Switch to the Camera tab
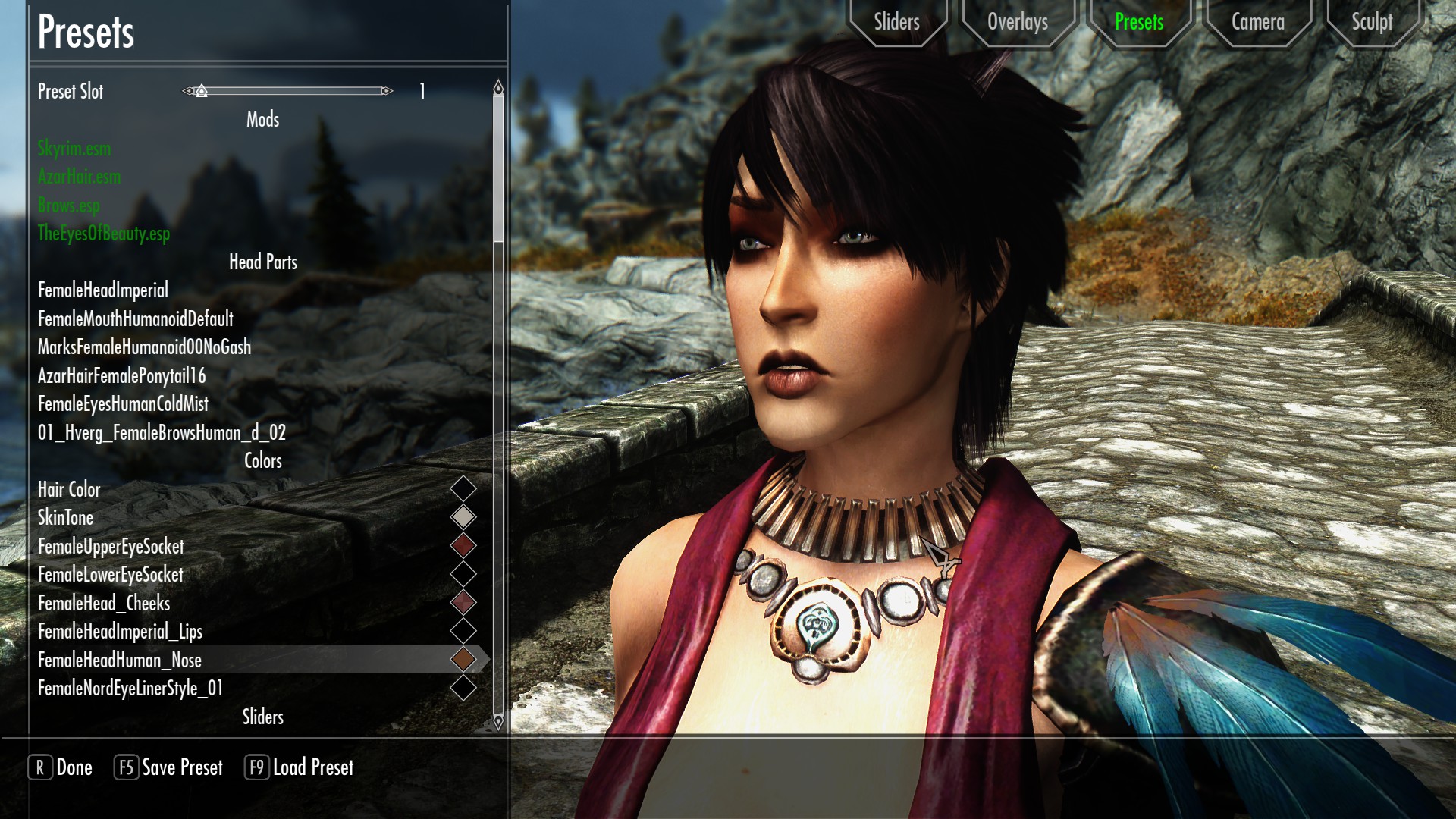This screenshot has width=1456, height=819. [x=1257, y=22]
